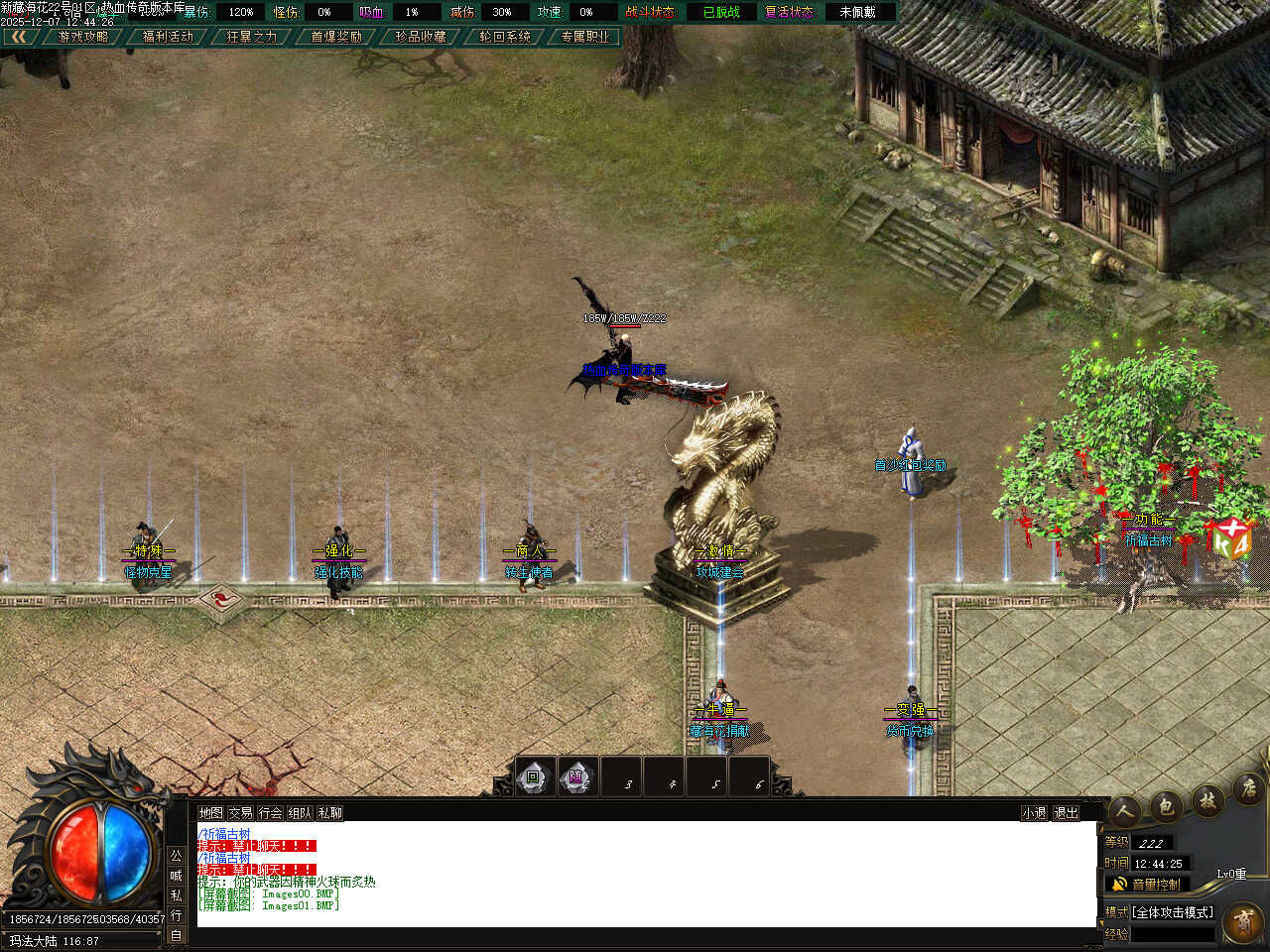Use the 回 return stone in hotbar slot
This screenshot has width=1270, height=952.
coord(534,777)
